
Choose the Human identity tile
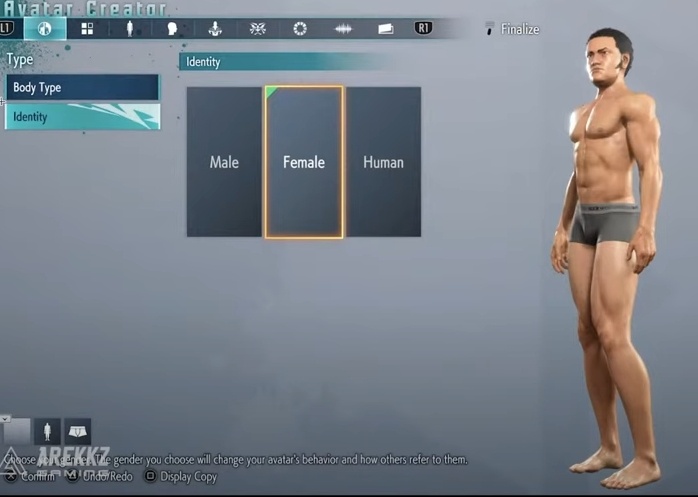point(383,162)
